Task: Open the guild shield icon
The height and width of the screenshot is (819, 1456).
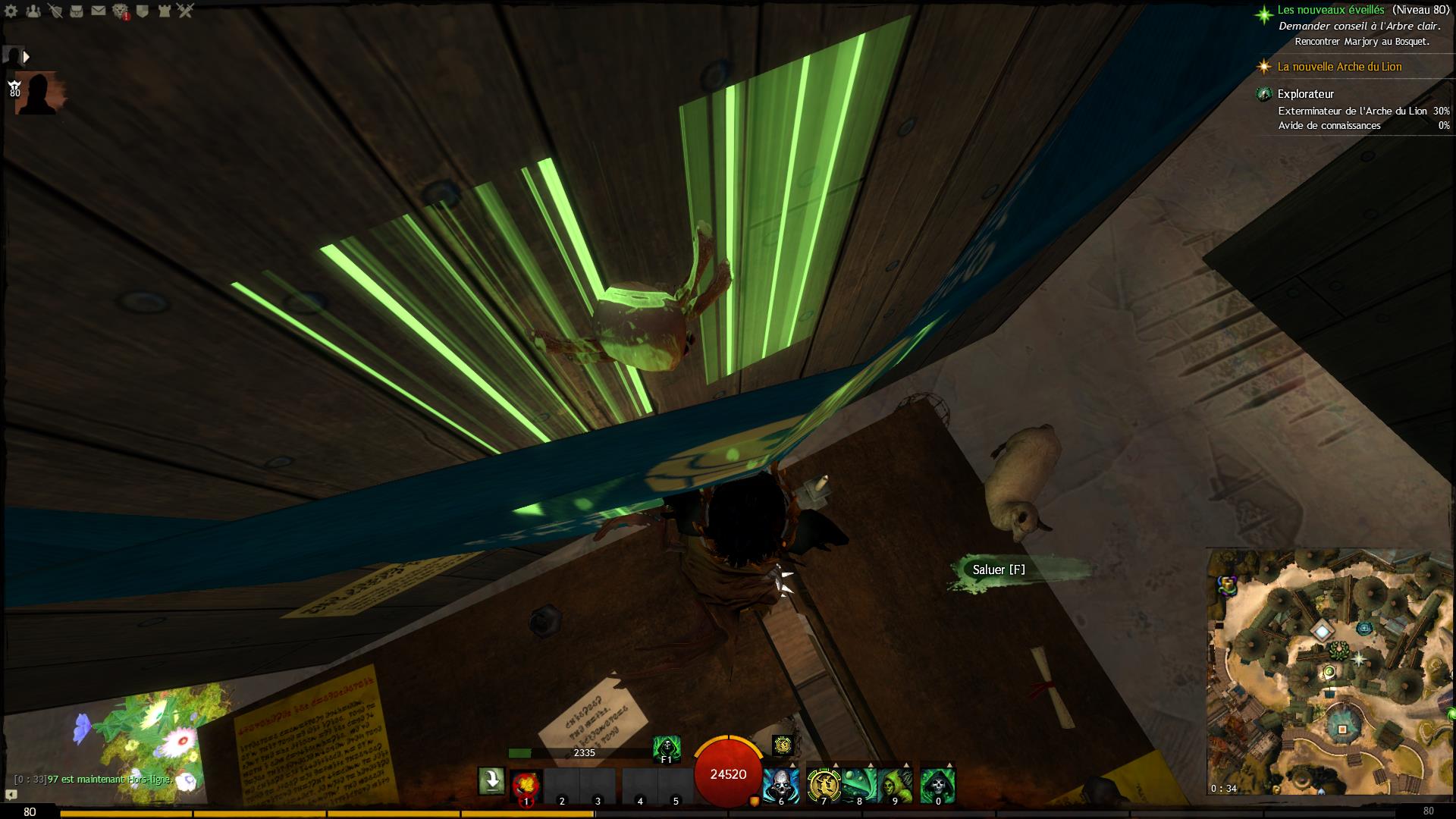Action: click(x=142, y=11)
